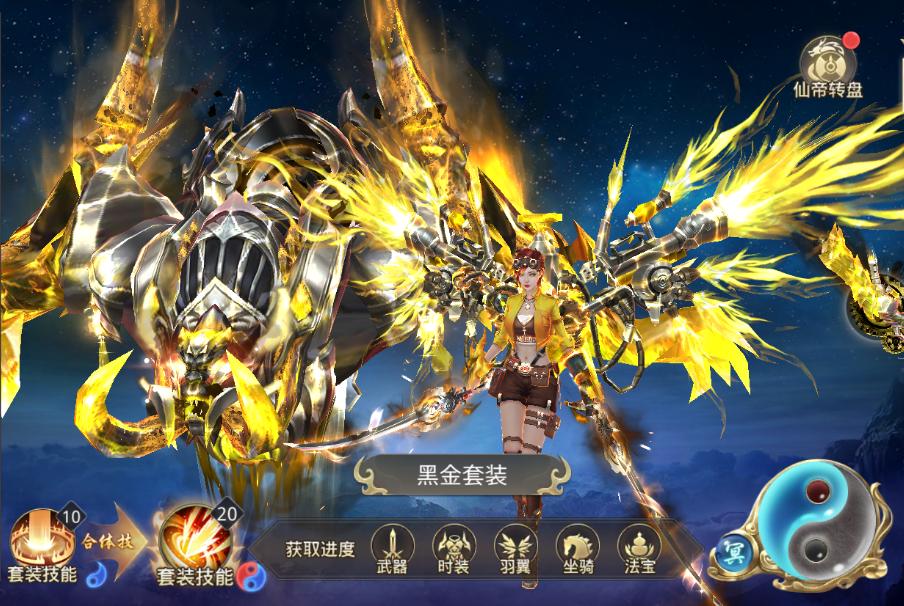Select the 时装 costume progress icon
This screenshot has height=606, width=904.
tap(453, 549)
